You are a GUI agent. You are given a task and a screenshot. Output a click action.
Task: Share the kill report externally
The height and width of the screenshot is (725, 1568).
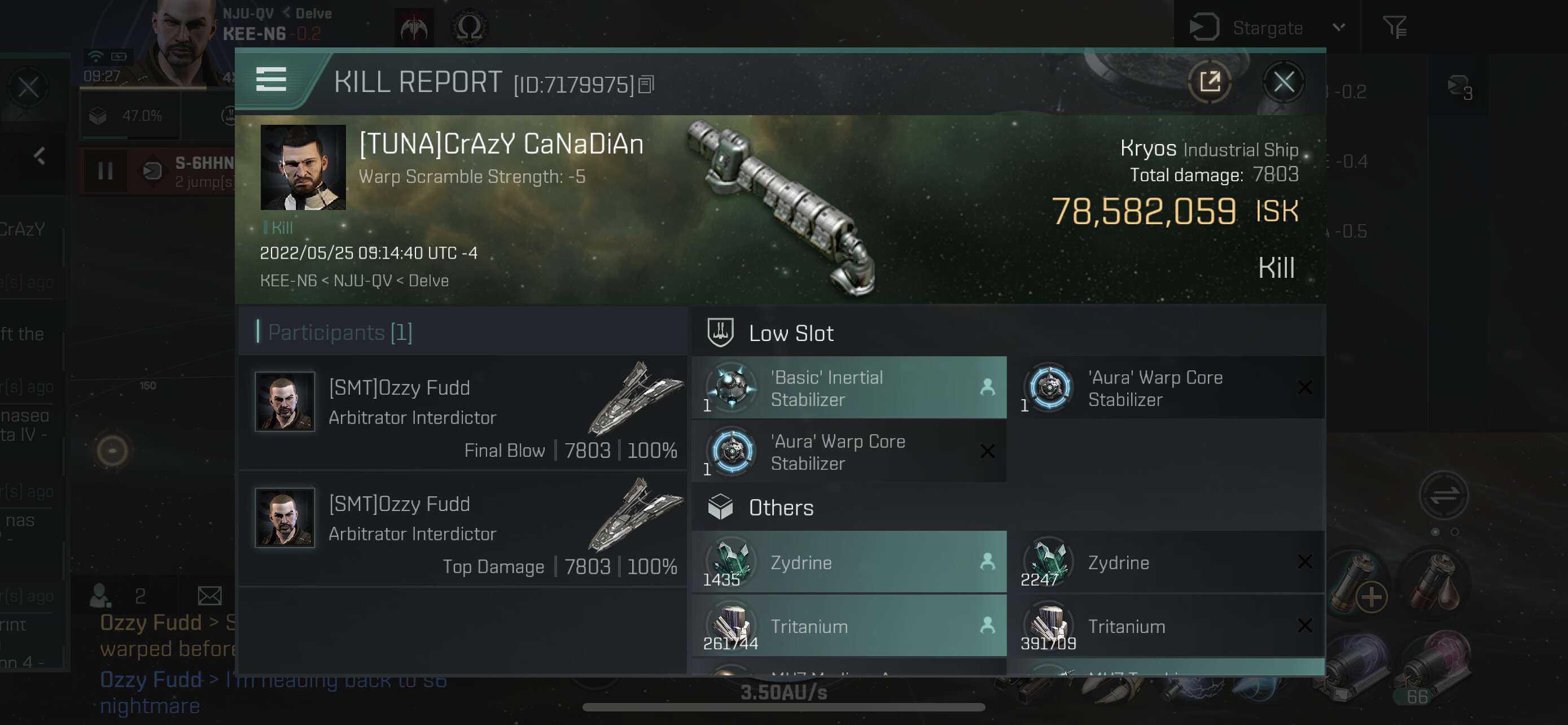(x=1210, y=81)
